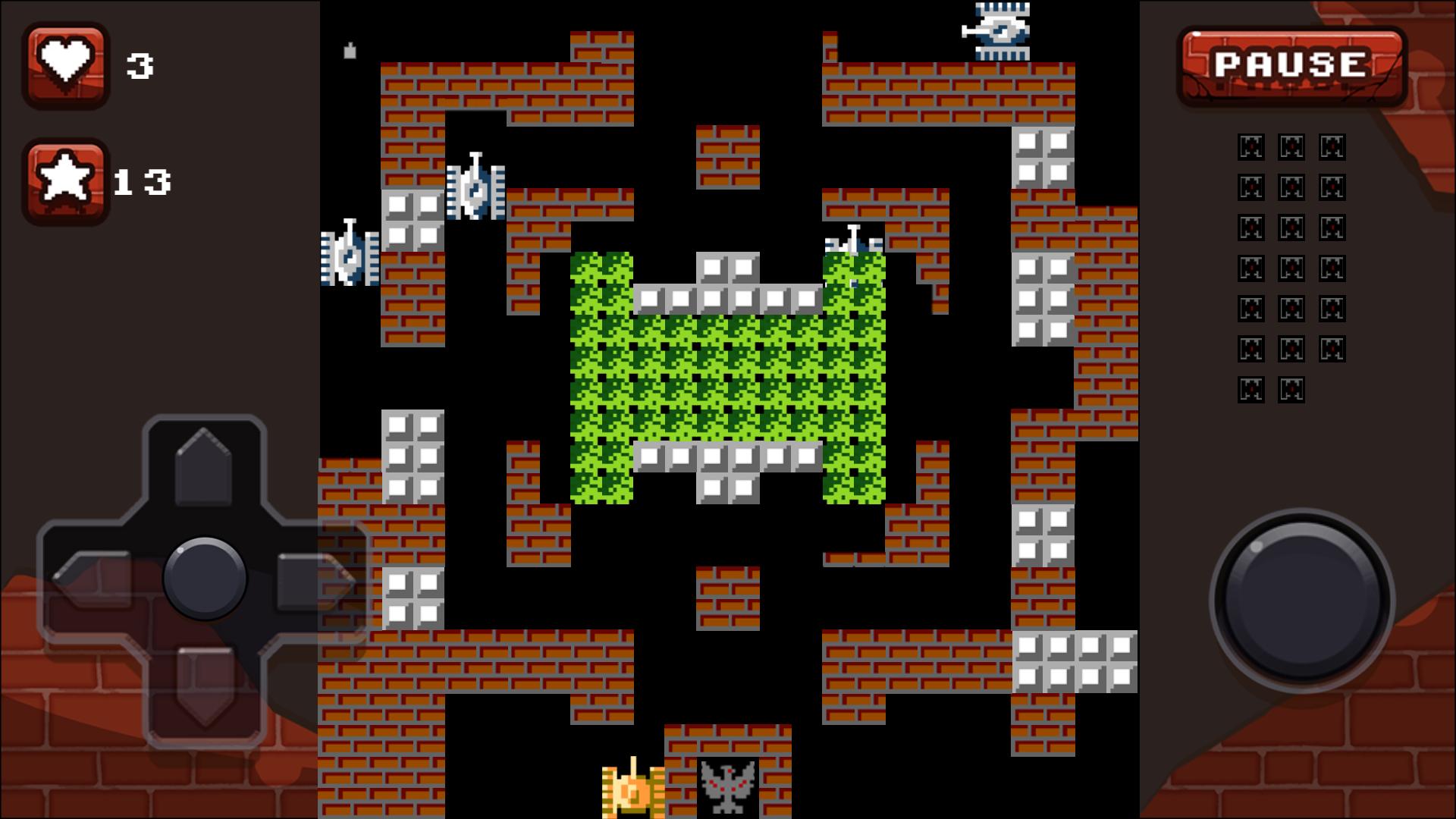The image size is (1456, 819).
Task: Select the enemy tank at the top right
Action: [1001, 32]
